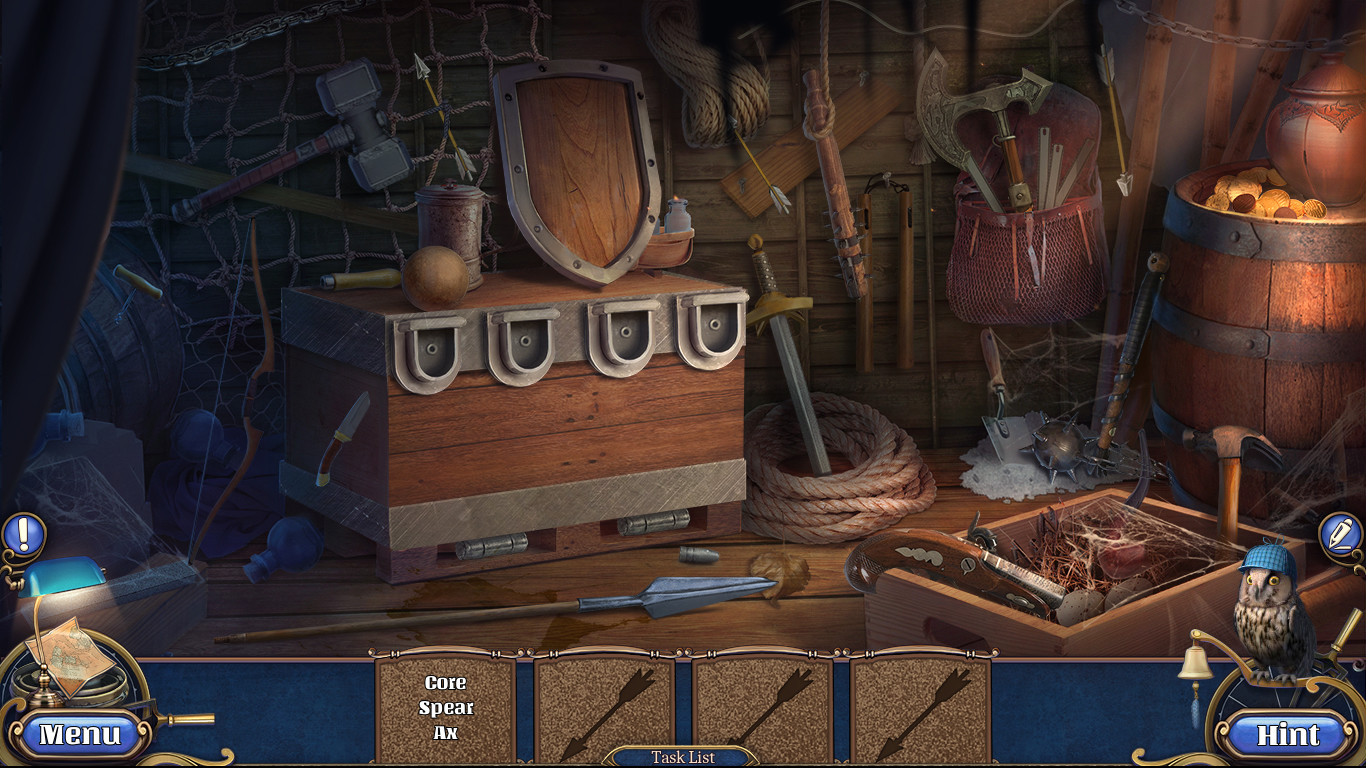The image size is (1366, 768).
Task: Click the exclamation alert icon
Action: (x=22, y=533)
